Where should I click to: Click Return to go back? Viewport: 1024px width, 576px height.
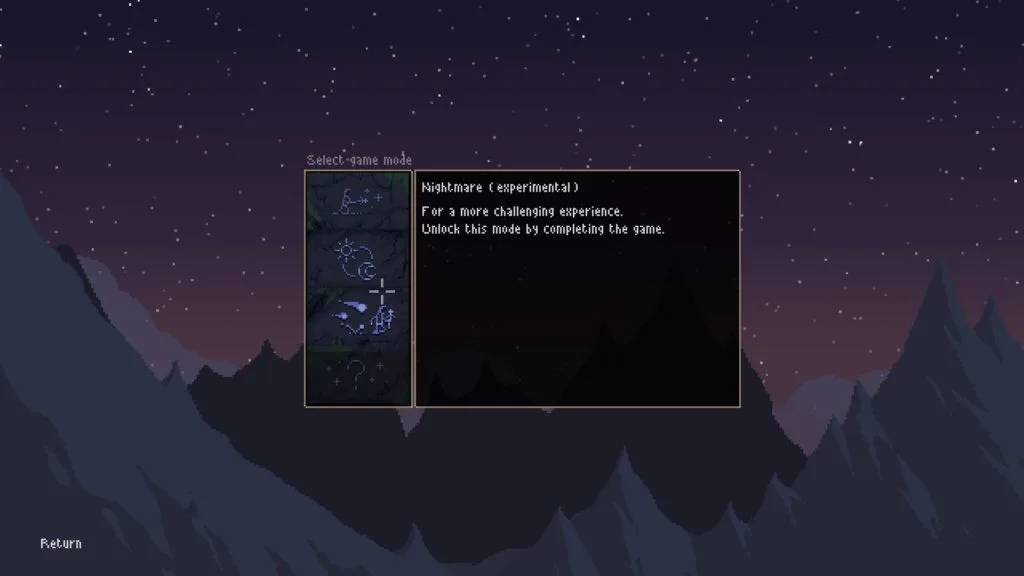(x=61, y=543)
